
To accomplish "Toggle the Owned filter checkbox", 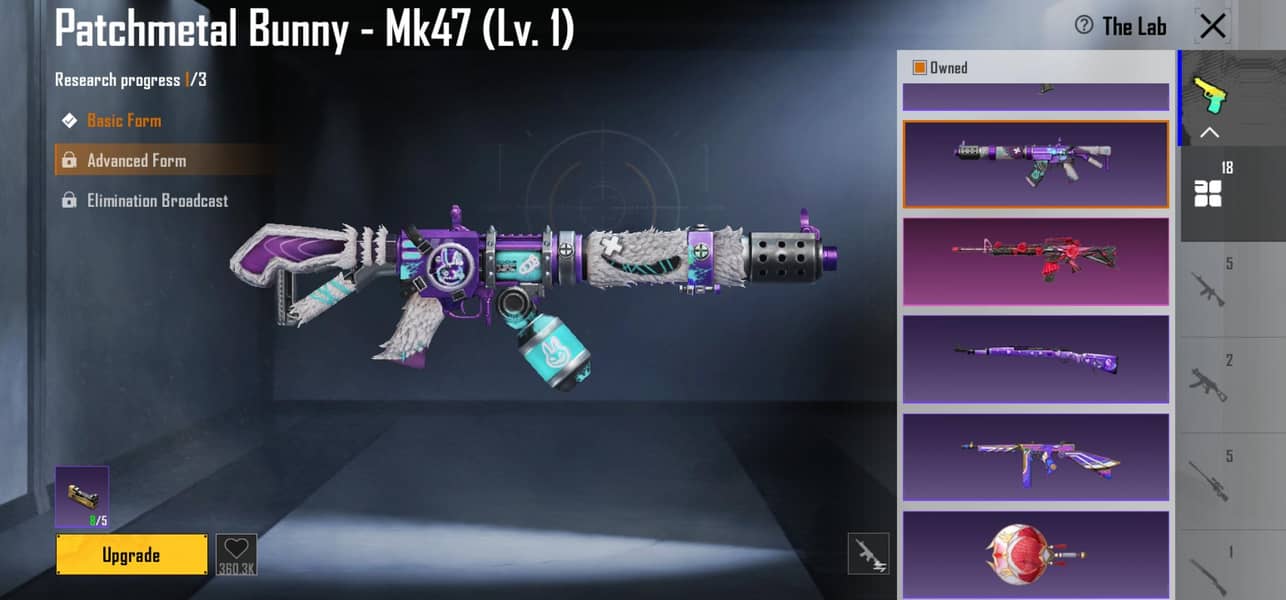I will [919, 68].
